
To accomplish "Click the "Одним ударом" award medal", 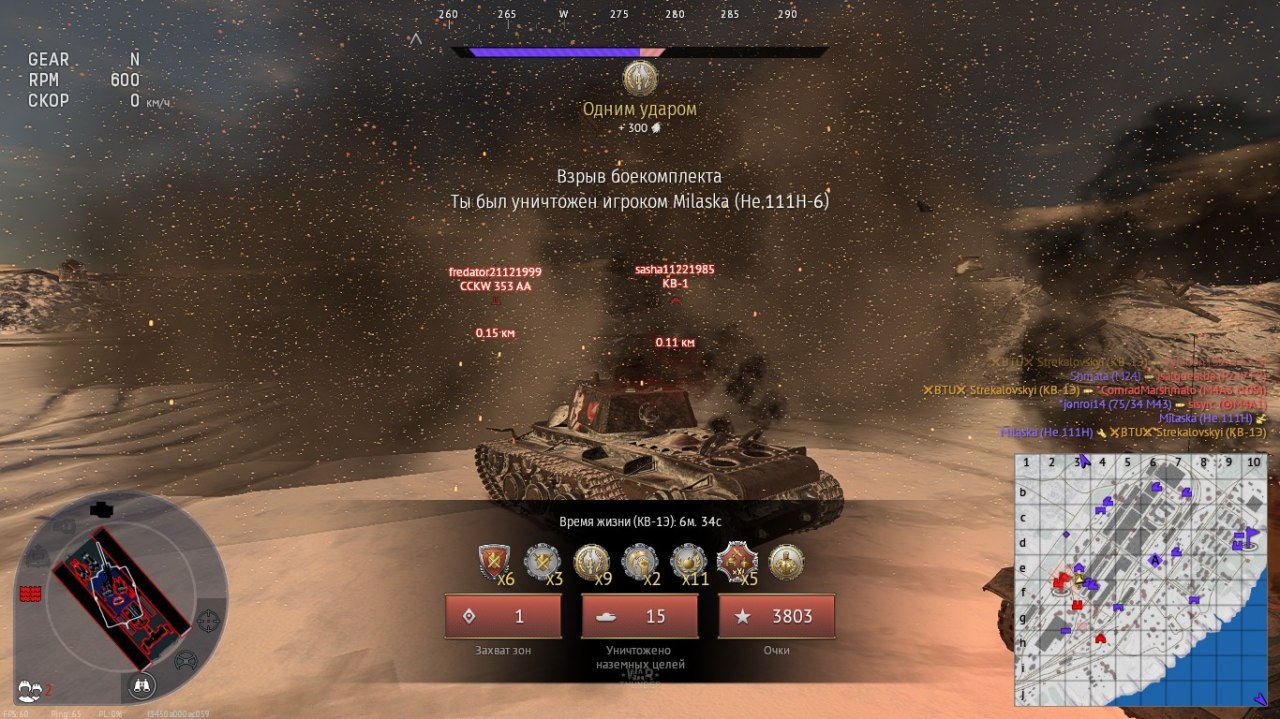I will click(640, 79).
